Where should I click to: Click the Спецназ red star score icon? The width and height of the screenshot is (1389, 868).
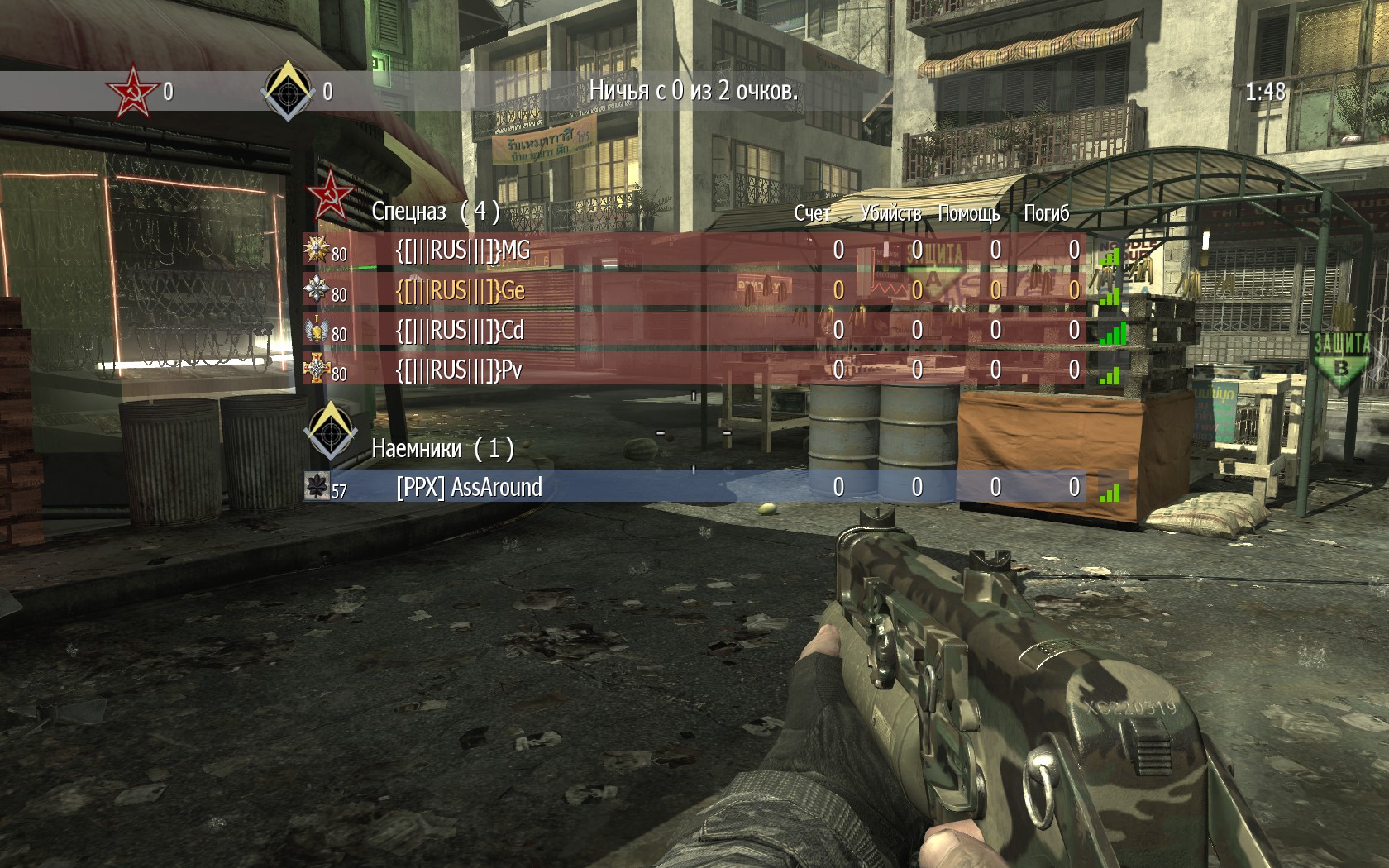[133, 91]
